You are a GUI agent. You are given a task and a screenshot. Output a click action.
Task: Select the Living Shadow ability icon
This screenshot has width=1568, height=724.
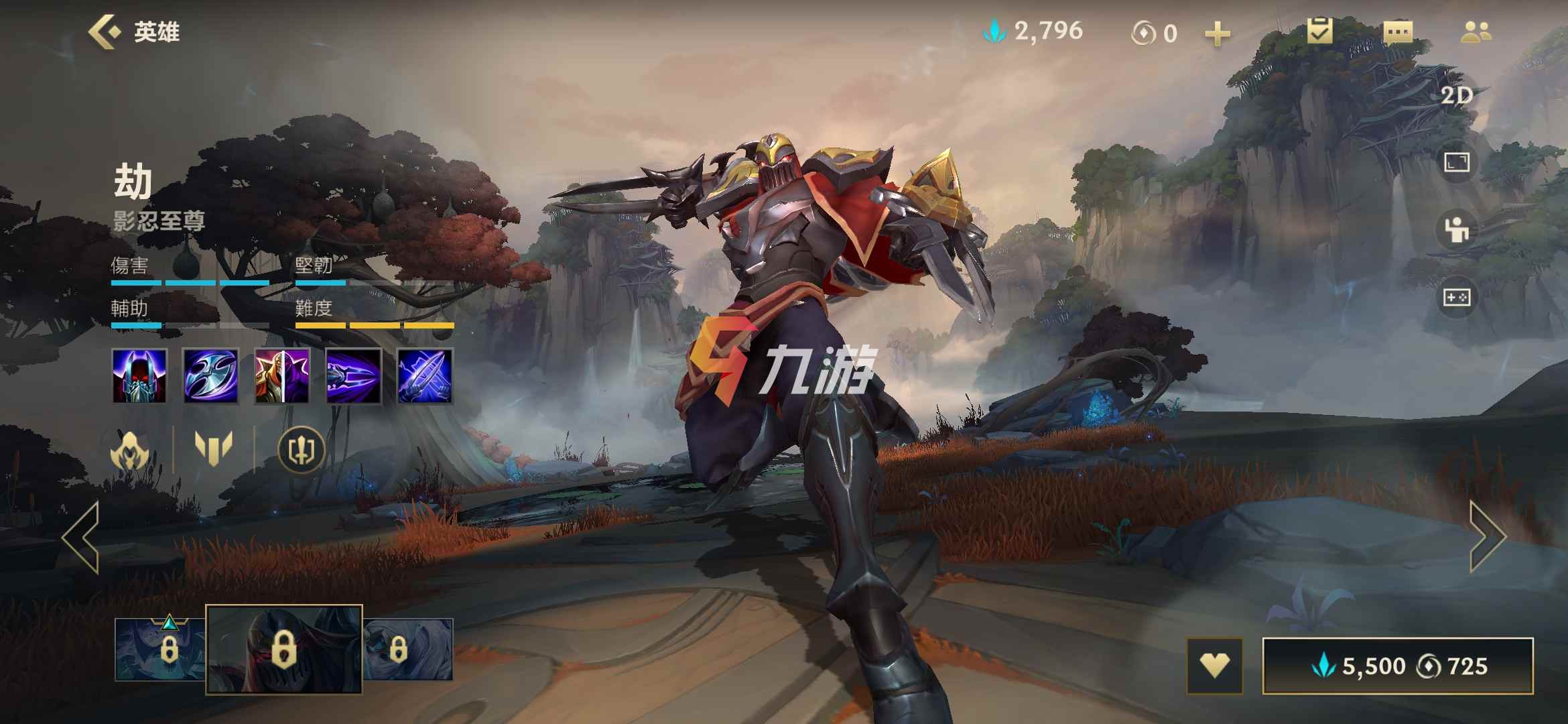pos(282,375)
